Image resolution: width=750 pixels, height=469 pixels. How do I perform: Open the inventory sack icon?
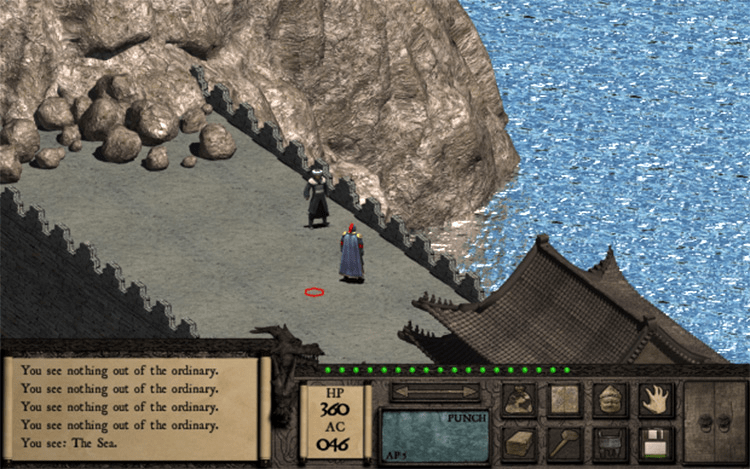[x=519, y=400]
